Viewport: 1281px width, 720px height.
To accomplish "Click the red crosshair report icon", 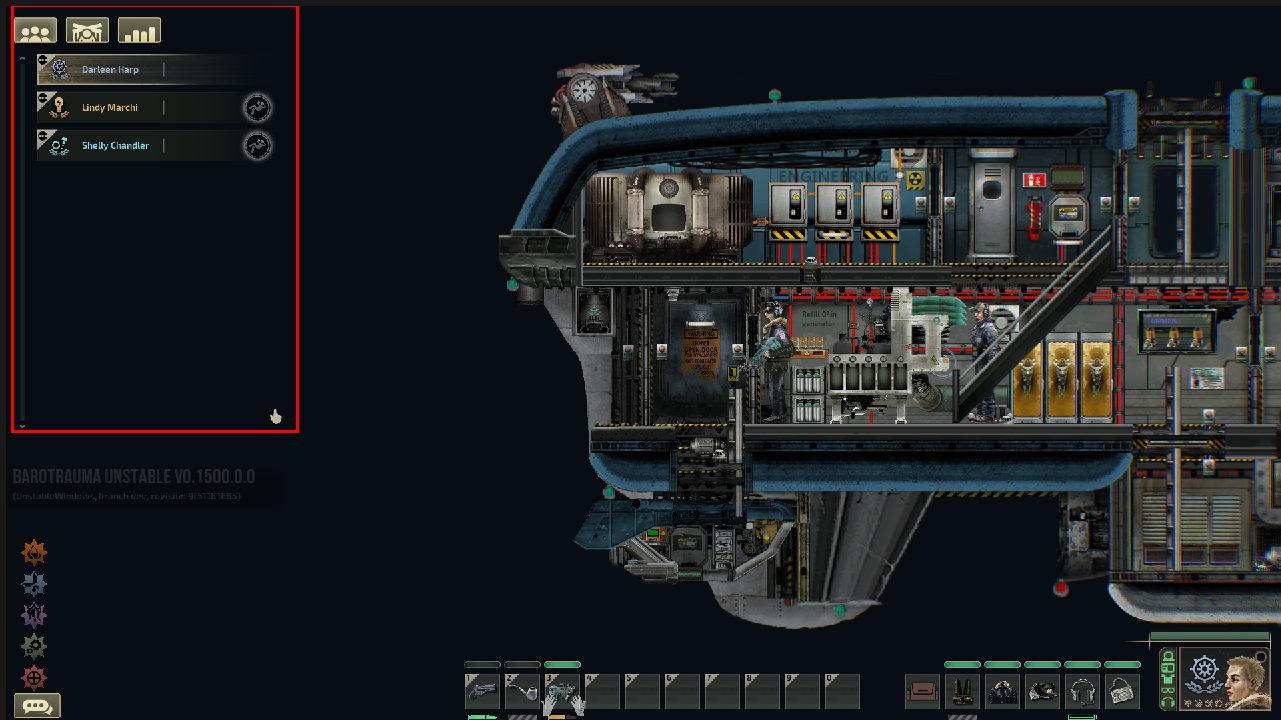I will coord(34,677).
